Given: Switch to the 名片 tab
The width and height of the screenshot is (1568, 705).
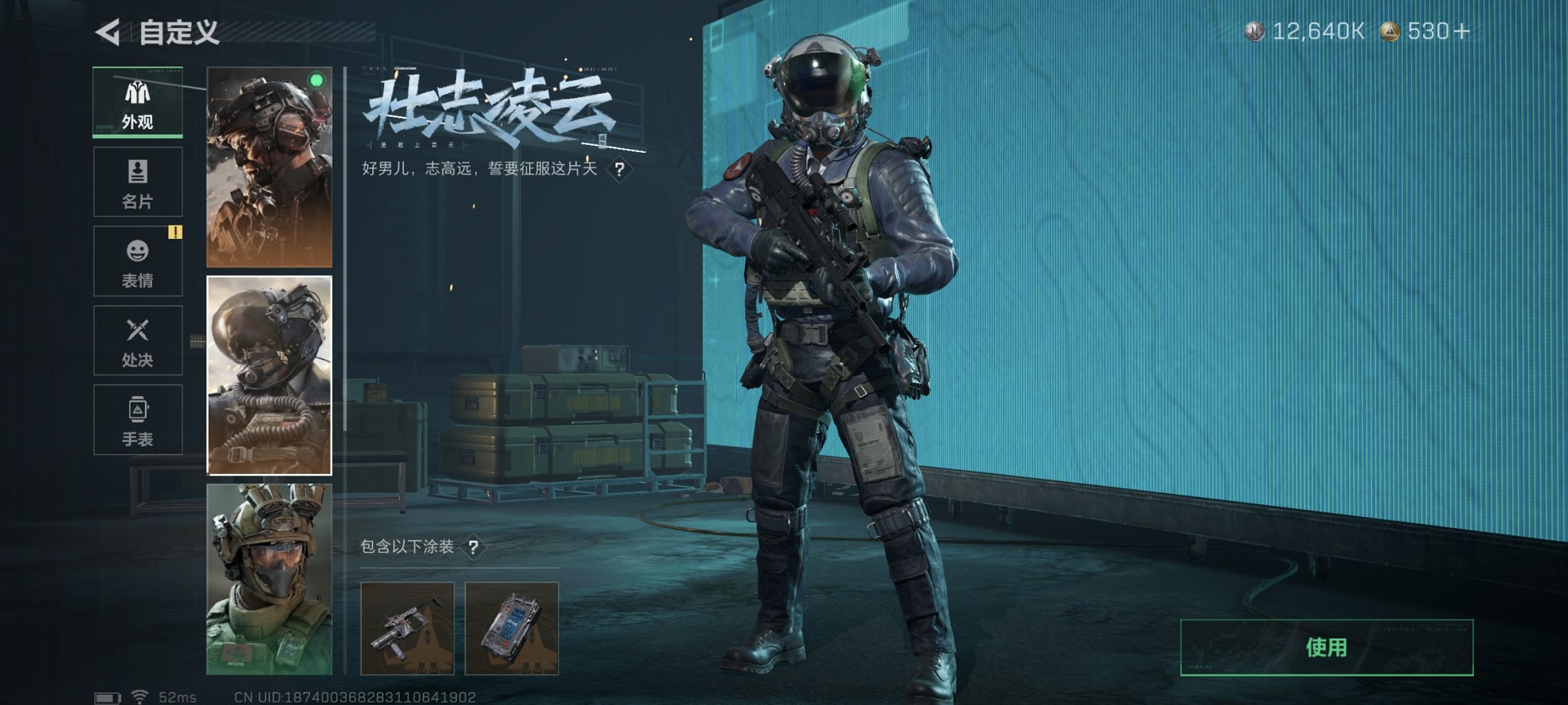Looking at the screenshot, I should point(137,182).
